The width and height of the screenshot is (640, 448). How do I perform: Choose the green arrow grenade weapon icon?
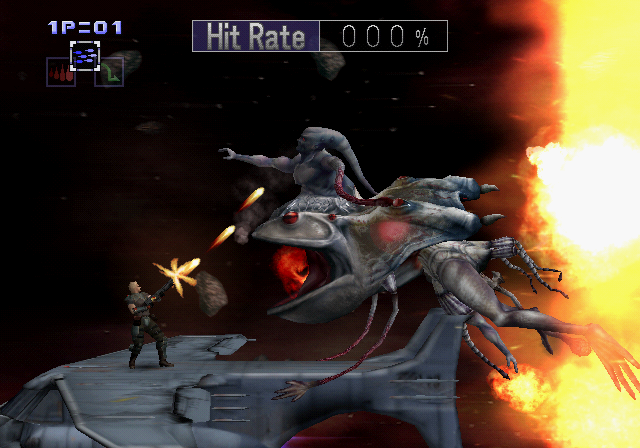point(109,73)
